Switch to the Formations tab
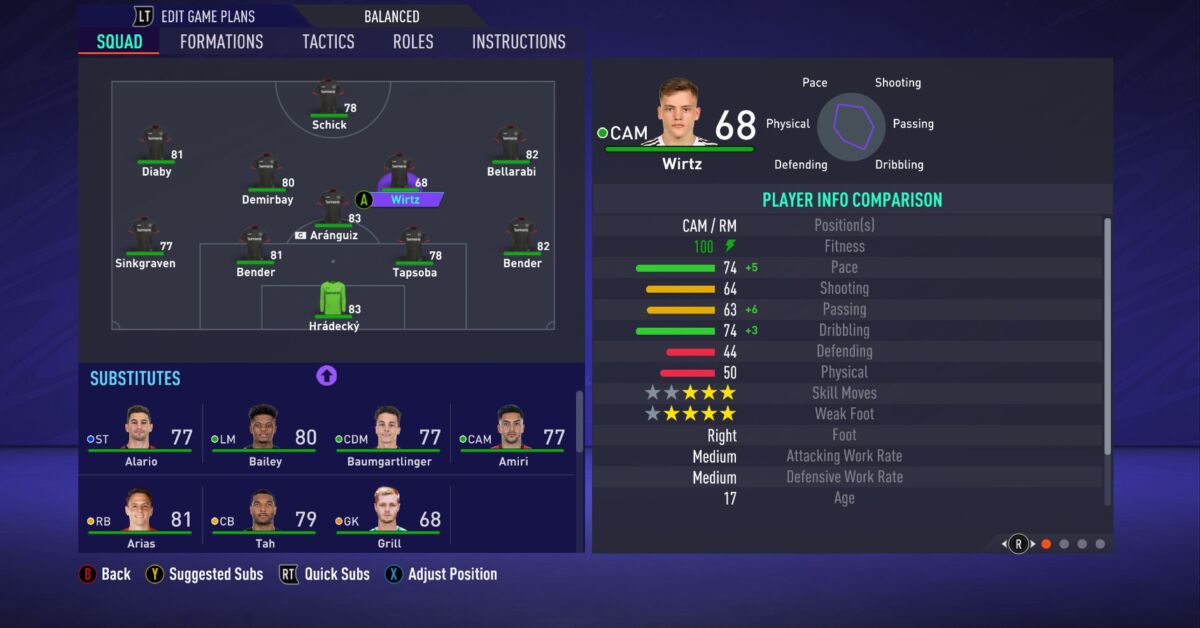This screenshot has width=1200, height=628. [x=221, y=42]
